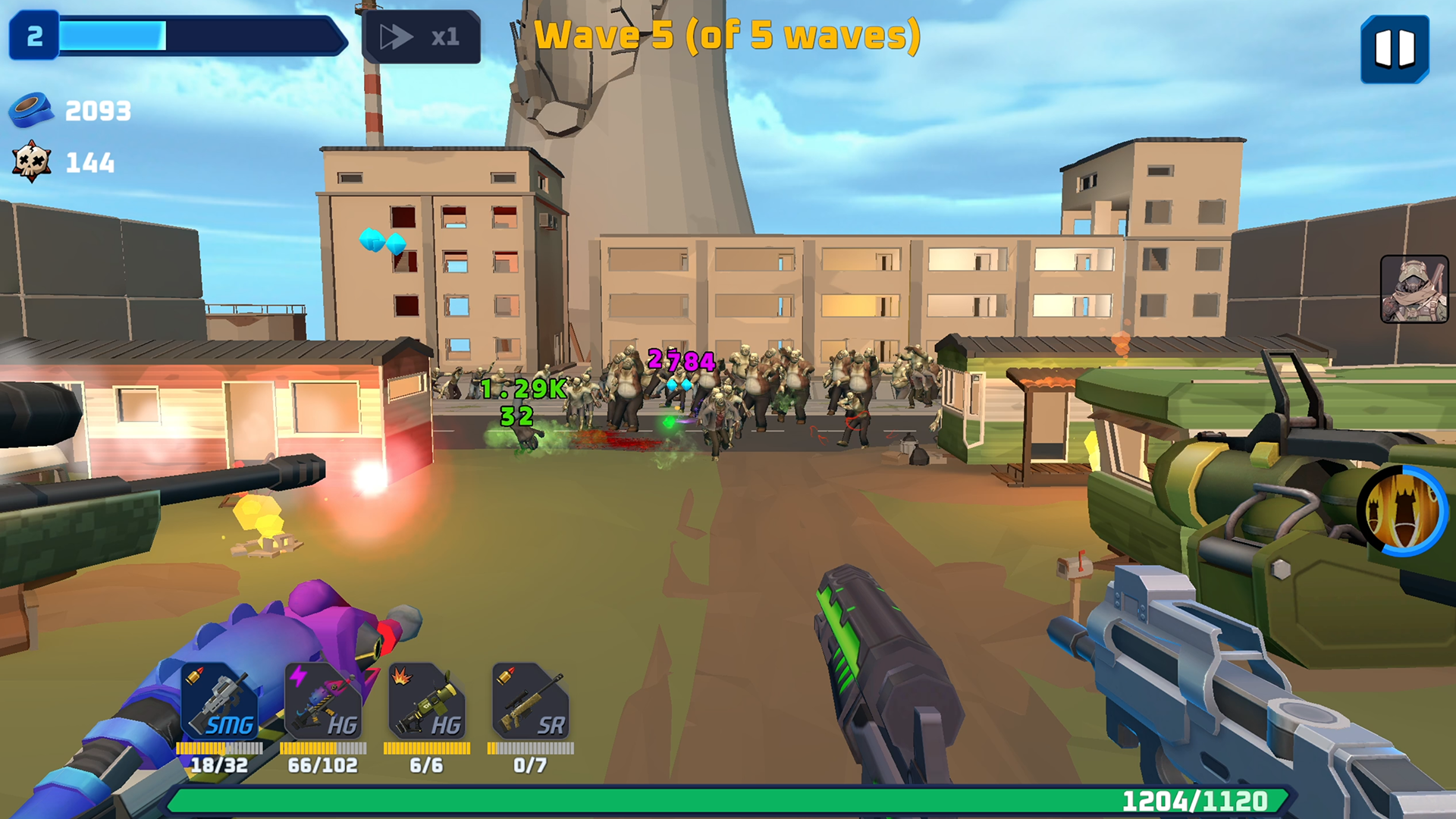Click the skull kill counter icon
The height and width of the screenshot is (819, 1456).
point(32,159)
